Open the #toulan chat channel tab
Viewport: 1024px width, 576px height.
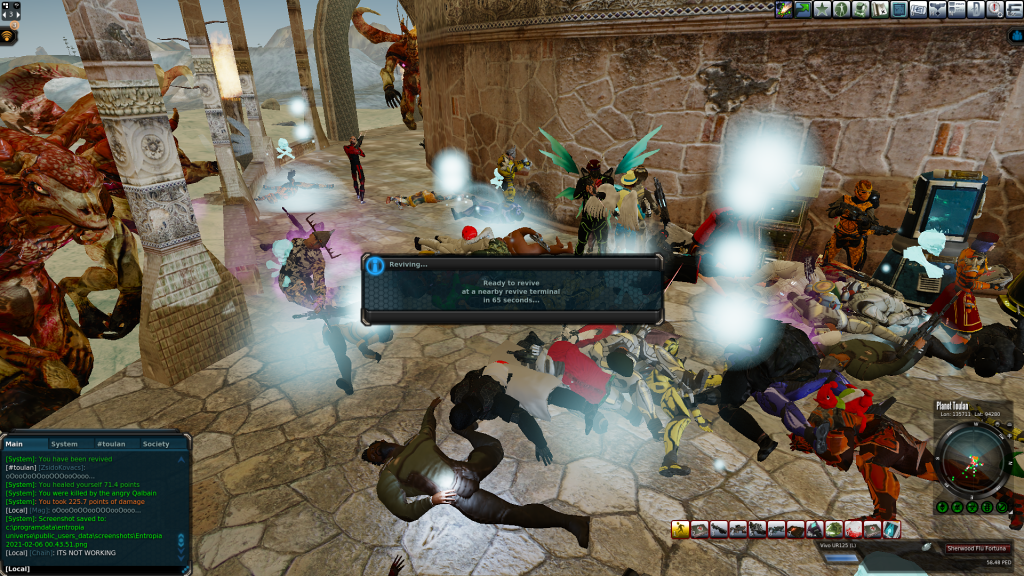pyautogui.click(x=108, y=444)
